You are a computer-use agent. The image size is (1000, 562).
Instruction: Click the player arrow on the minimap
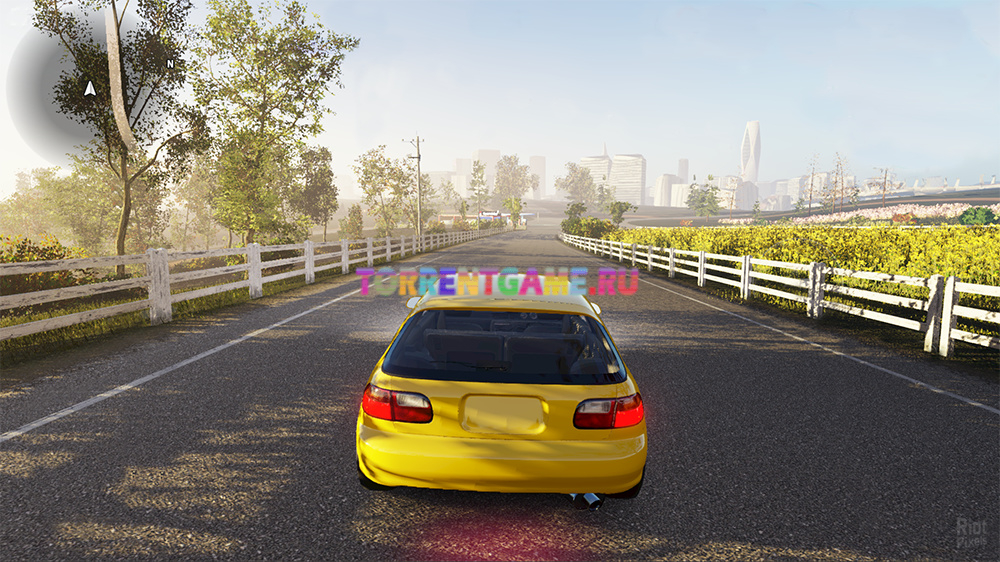(x=90, y=88)
